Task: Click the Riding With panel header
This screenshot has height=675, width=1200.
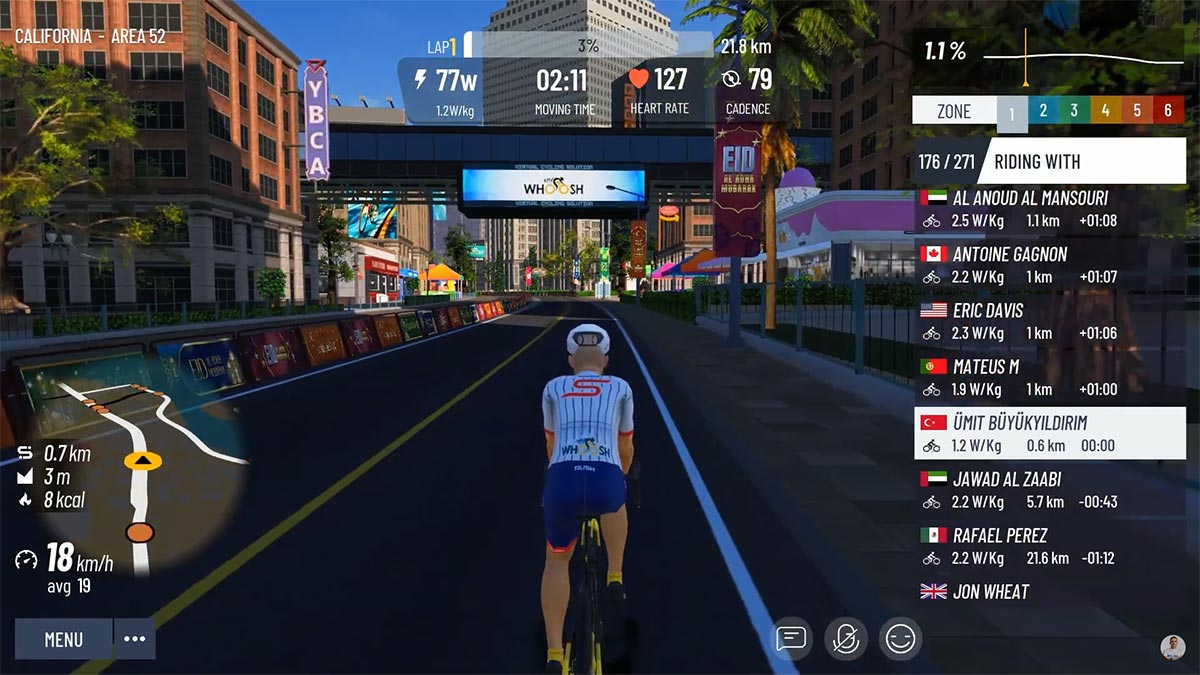Action: [1050, 161]
